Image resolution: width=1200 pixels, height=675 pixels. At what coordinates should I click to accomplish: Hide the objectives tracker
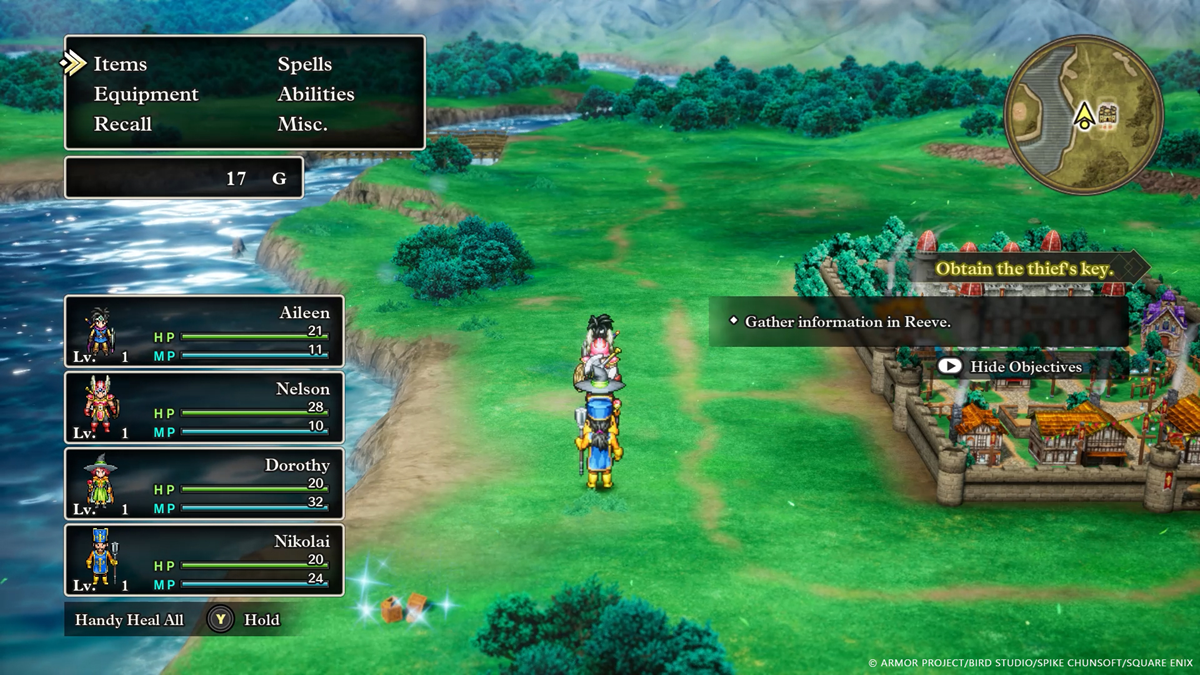[1010, 367]
